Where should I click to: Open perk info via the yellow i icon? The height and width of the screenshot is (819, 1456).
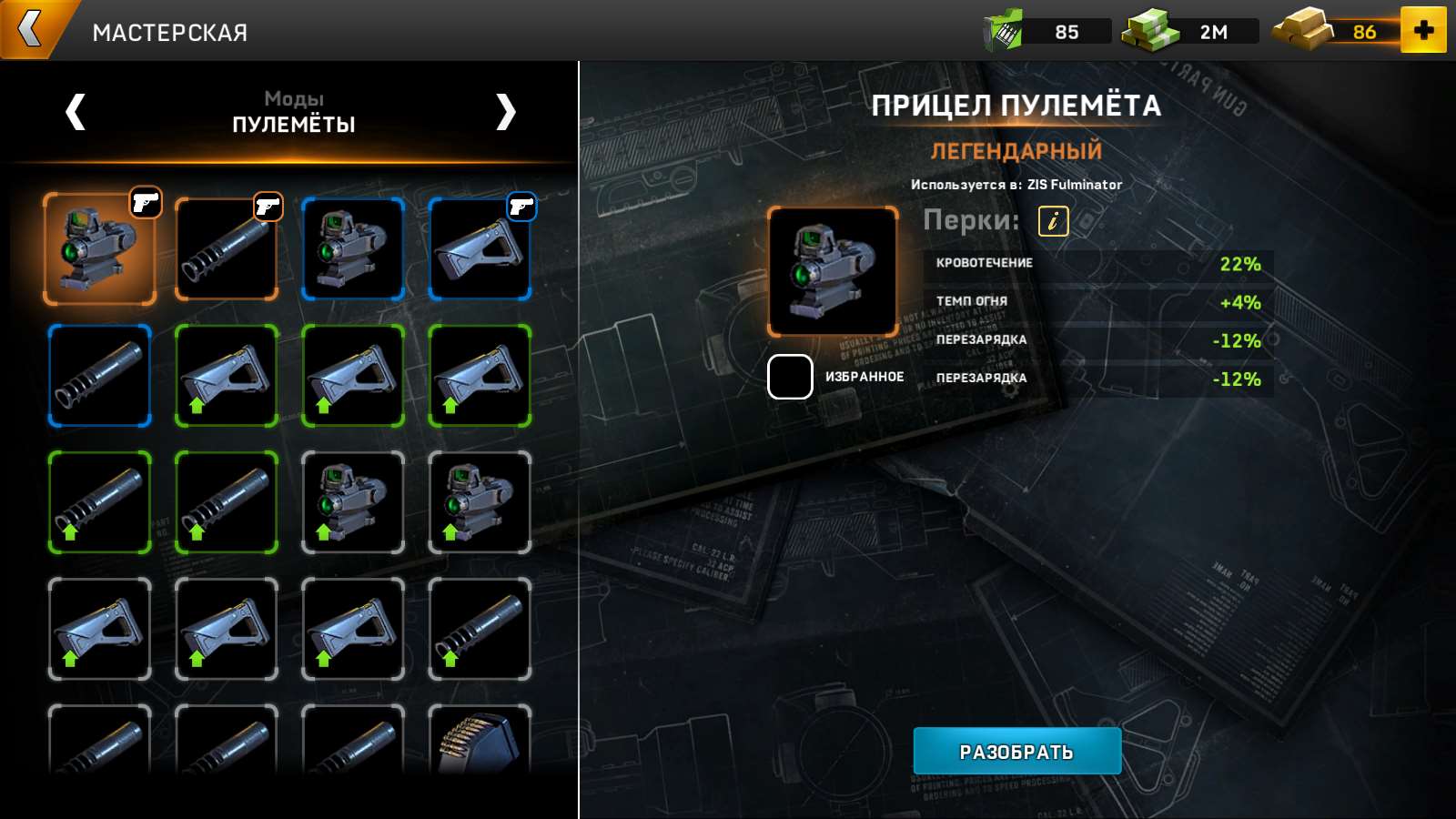point(1055,219)
